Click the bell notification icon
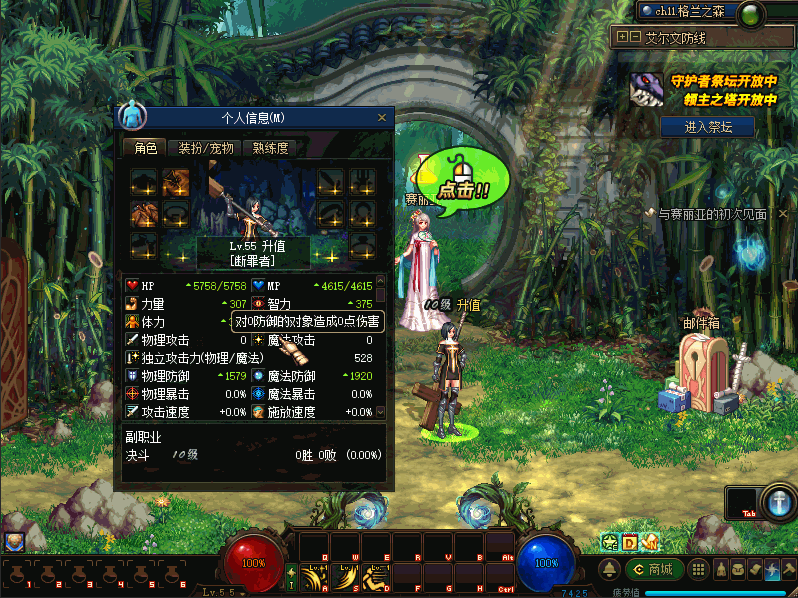 tap(609, 570)
